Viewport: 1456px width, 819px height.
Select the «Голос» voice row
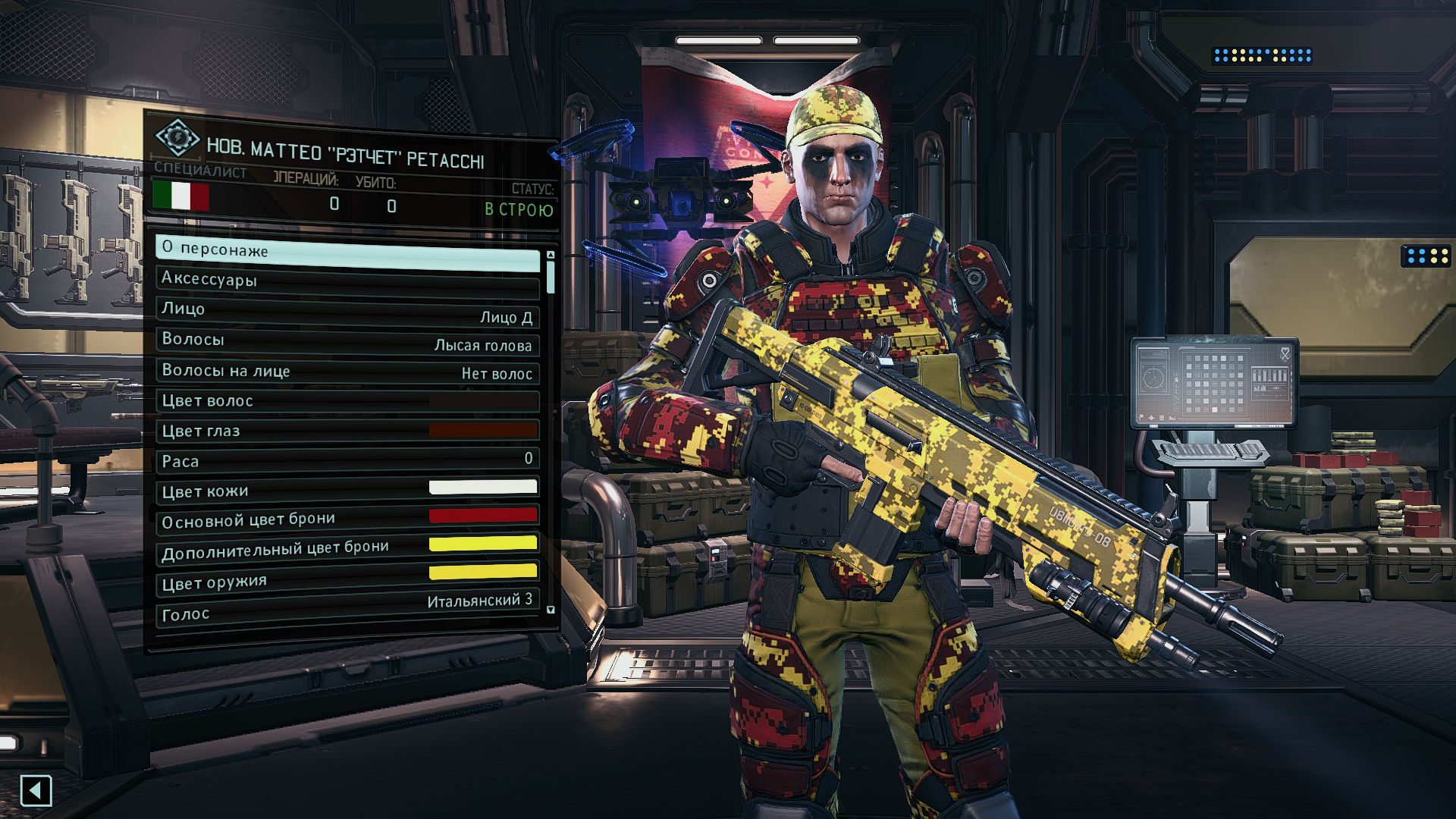coord(347,609)
